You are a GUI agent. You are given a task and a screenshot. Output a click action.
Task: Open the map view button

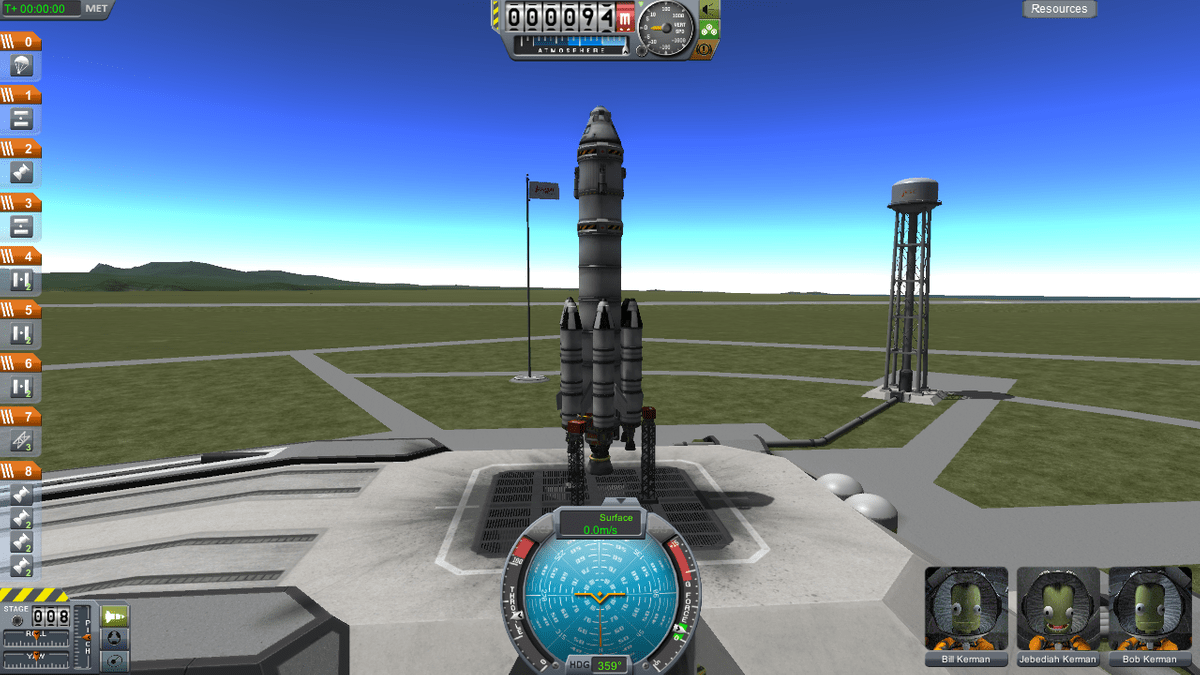(x=116, y=660)
